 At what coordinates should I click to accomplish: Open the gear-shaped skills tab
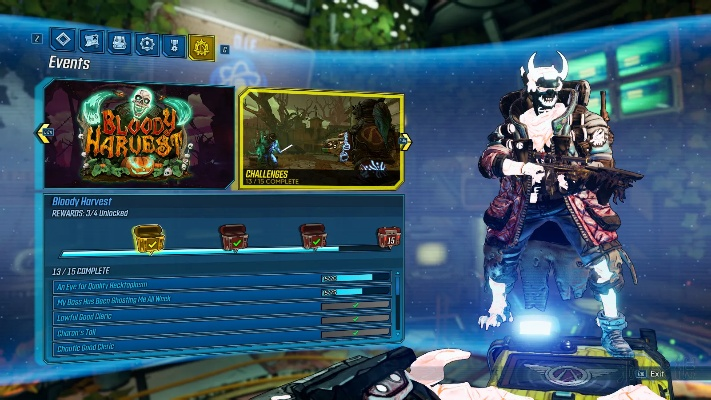[146, 44]
